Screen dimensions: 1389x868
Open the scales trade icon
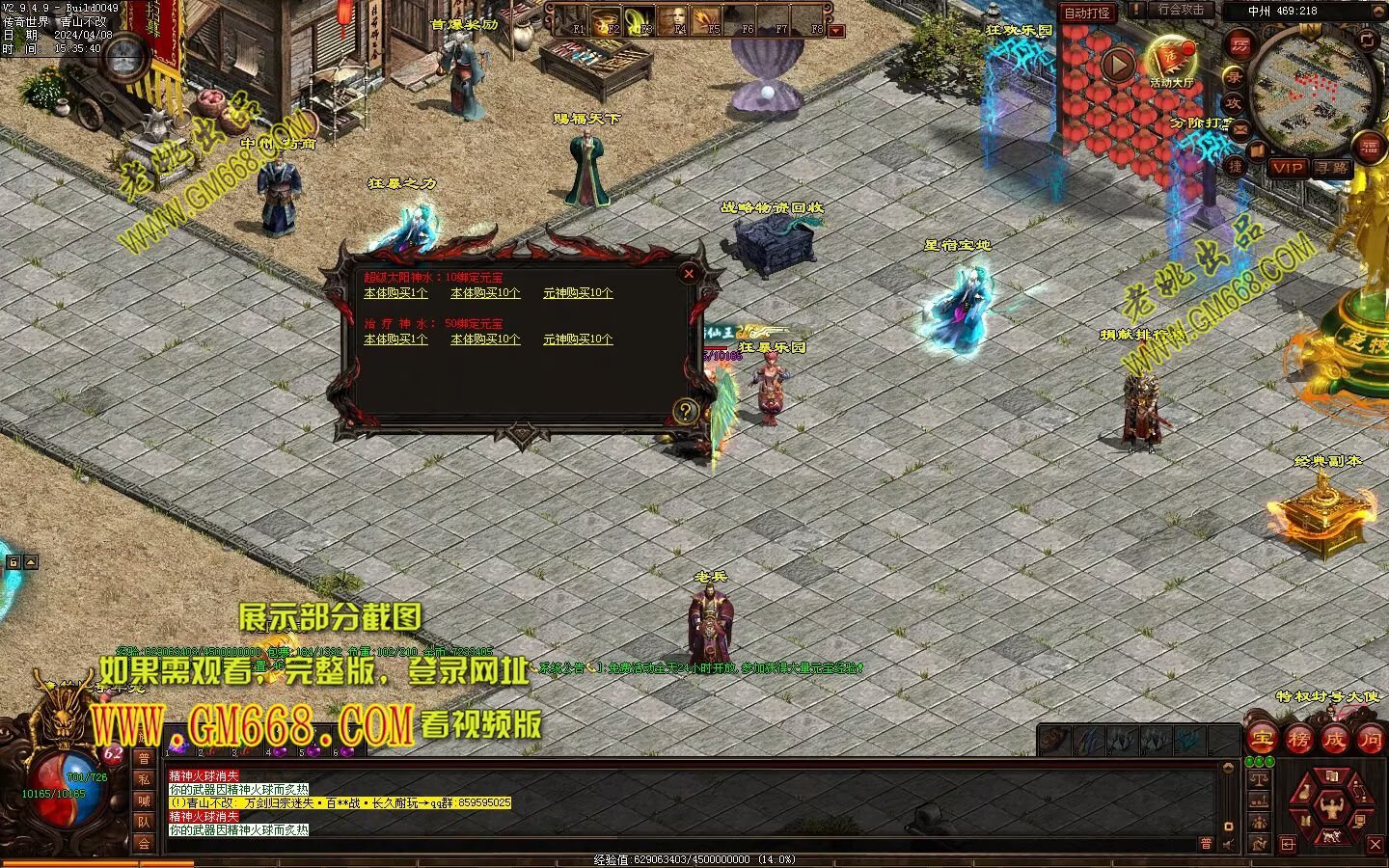(x=1258, y=779)
